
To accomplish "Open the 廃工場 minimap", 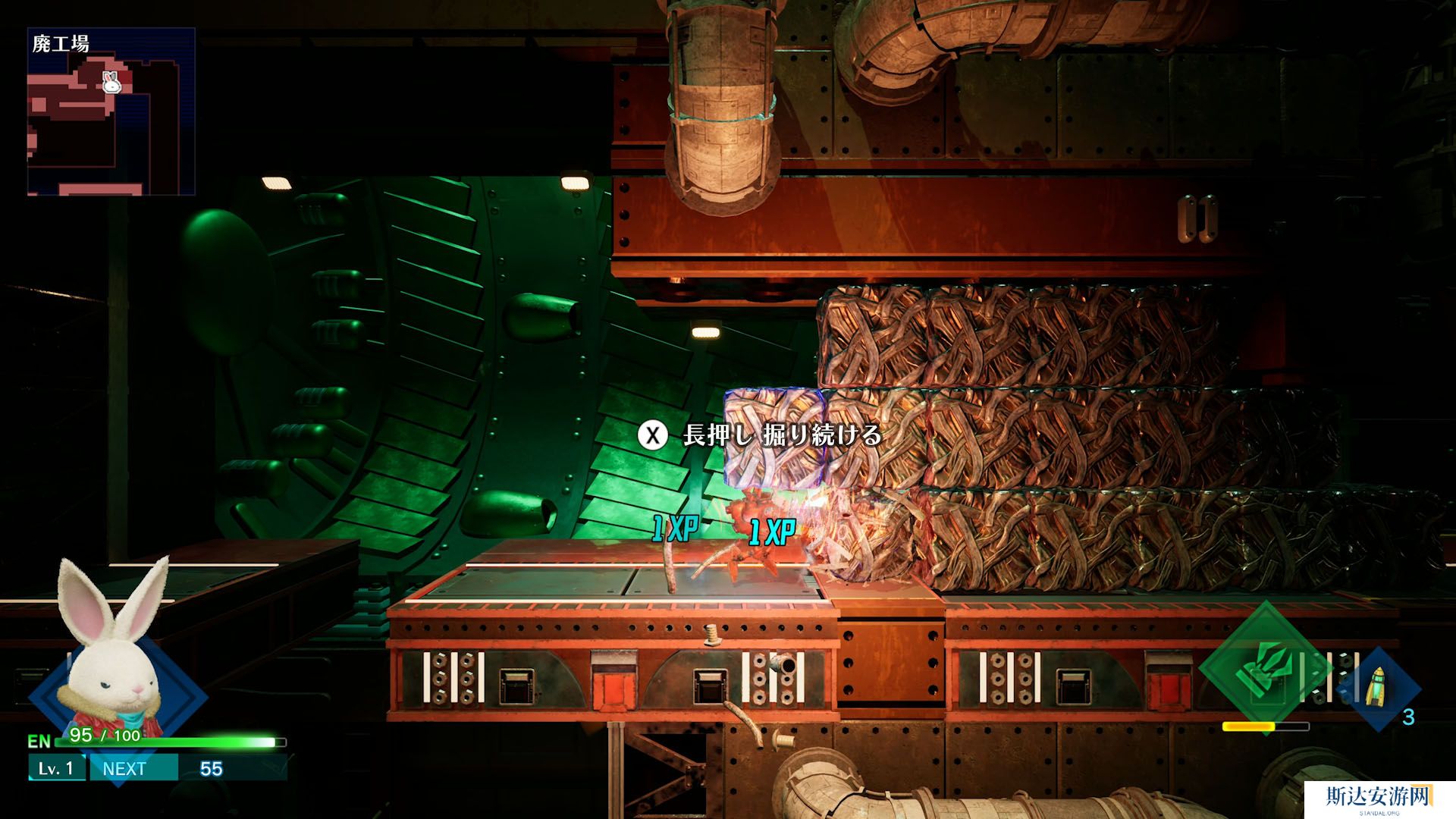I will pyautogui.click(x=111, y=111).
